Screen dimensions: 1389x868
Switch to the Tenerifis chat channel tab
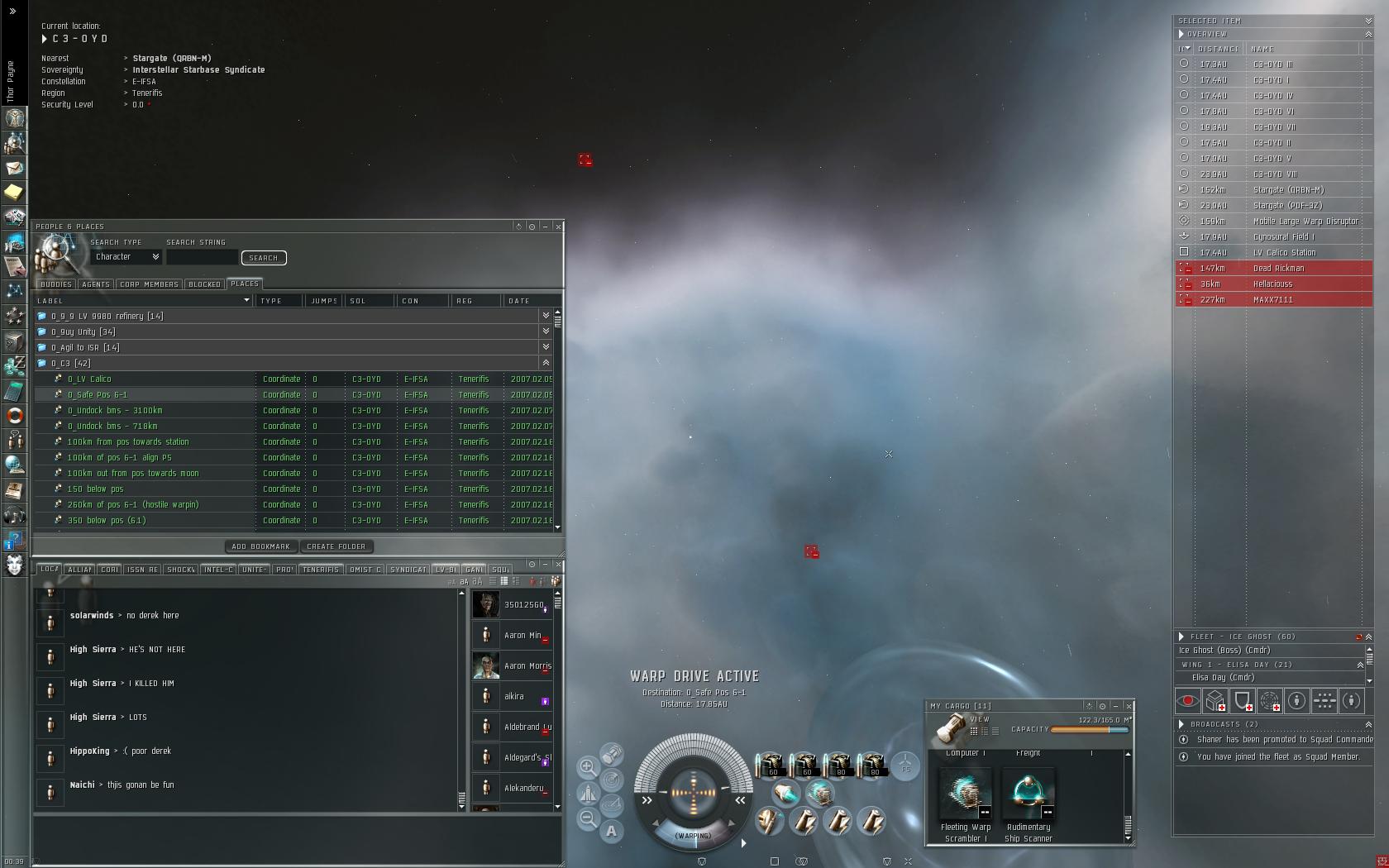tap(320, 570)
